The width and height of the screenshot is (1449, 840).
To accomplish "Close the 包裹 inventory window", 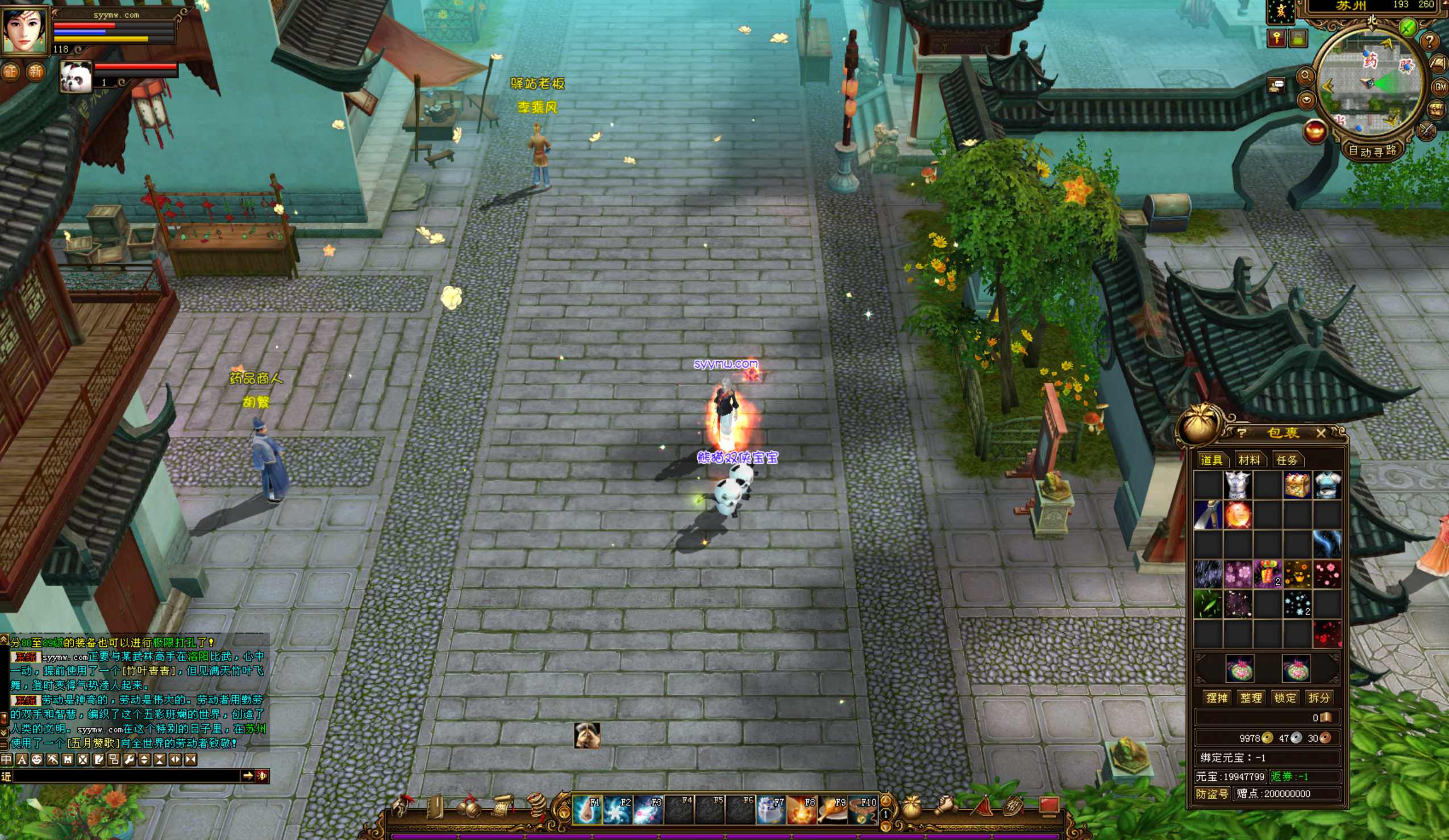I will tap(1321, 433).
